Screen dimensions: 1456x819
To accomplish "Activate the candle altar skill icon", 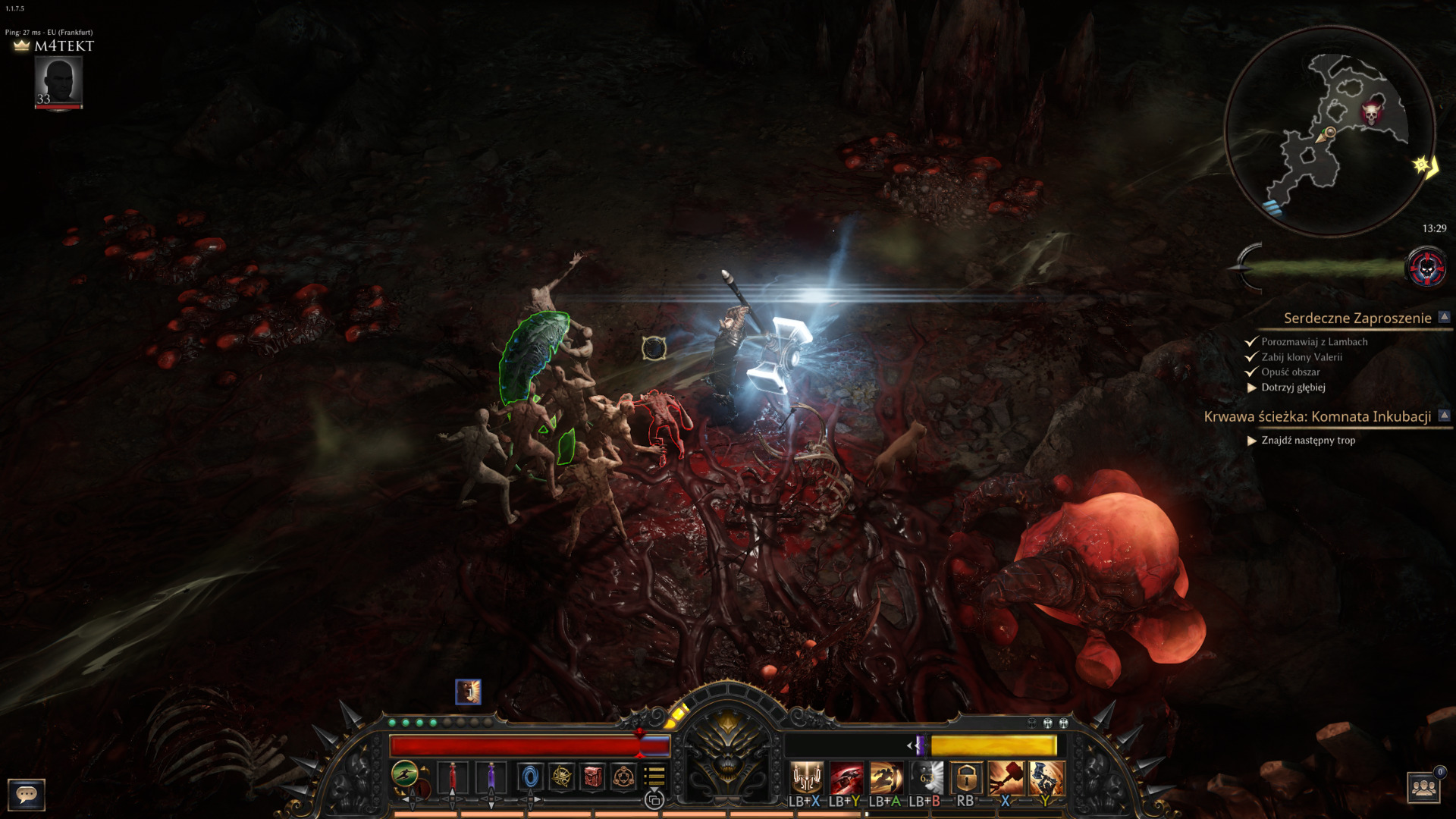I will click(x=806, y=777).
